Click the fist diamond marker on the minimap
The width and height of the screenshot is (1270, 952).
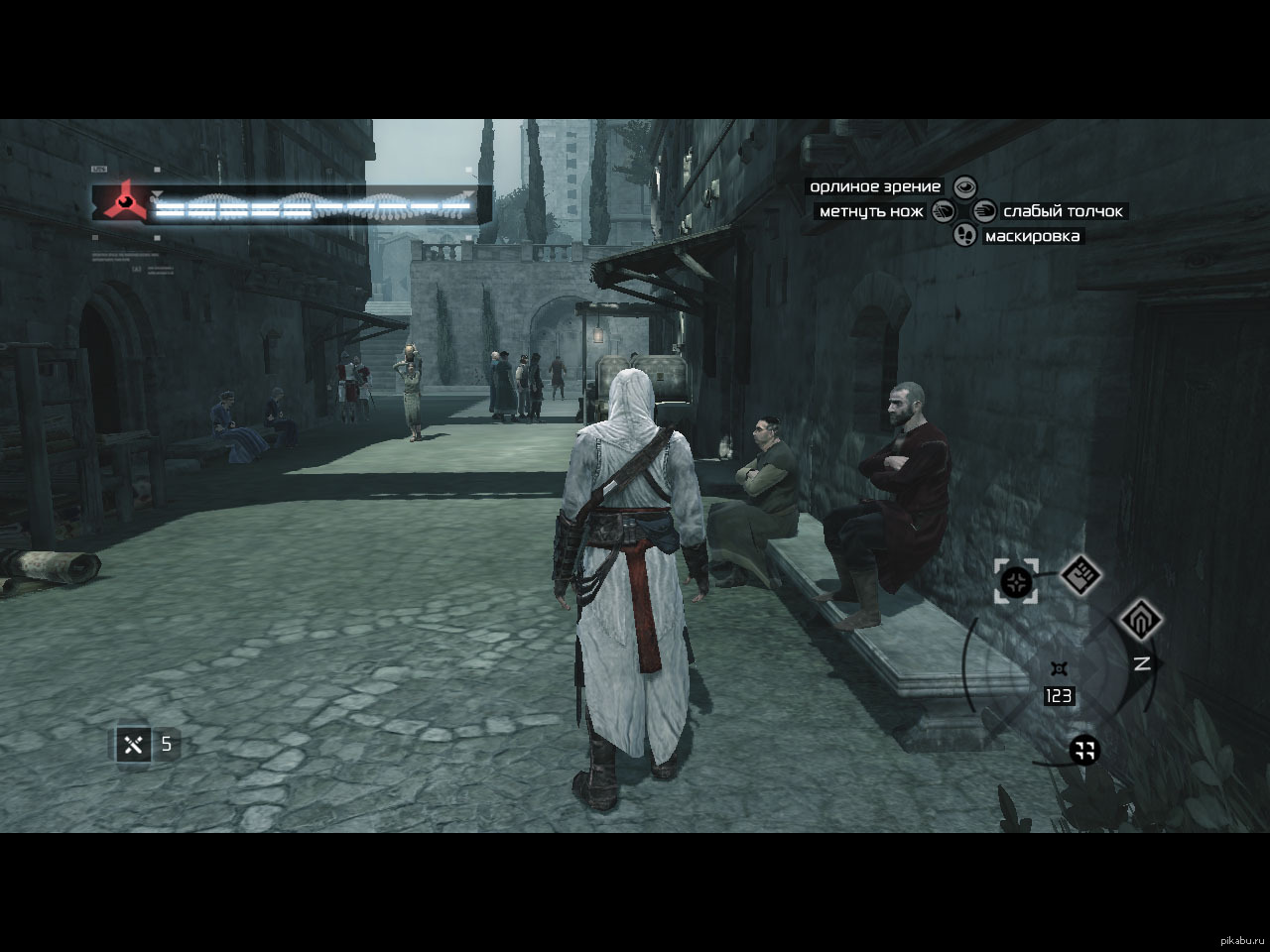point(1080,573)
